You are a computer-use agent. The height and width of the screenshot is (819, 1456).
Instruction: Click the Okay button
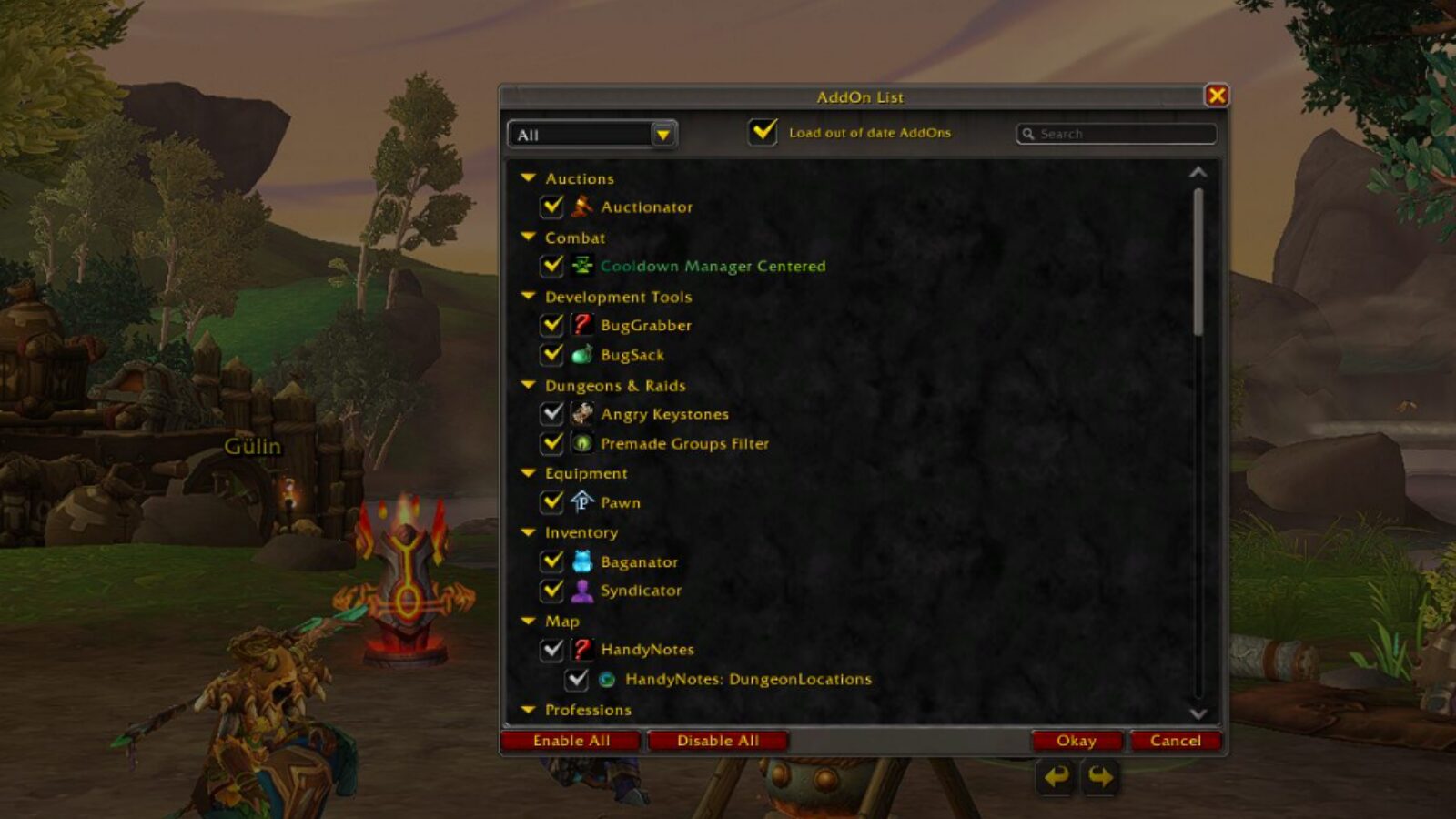click(1077, 740)
